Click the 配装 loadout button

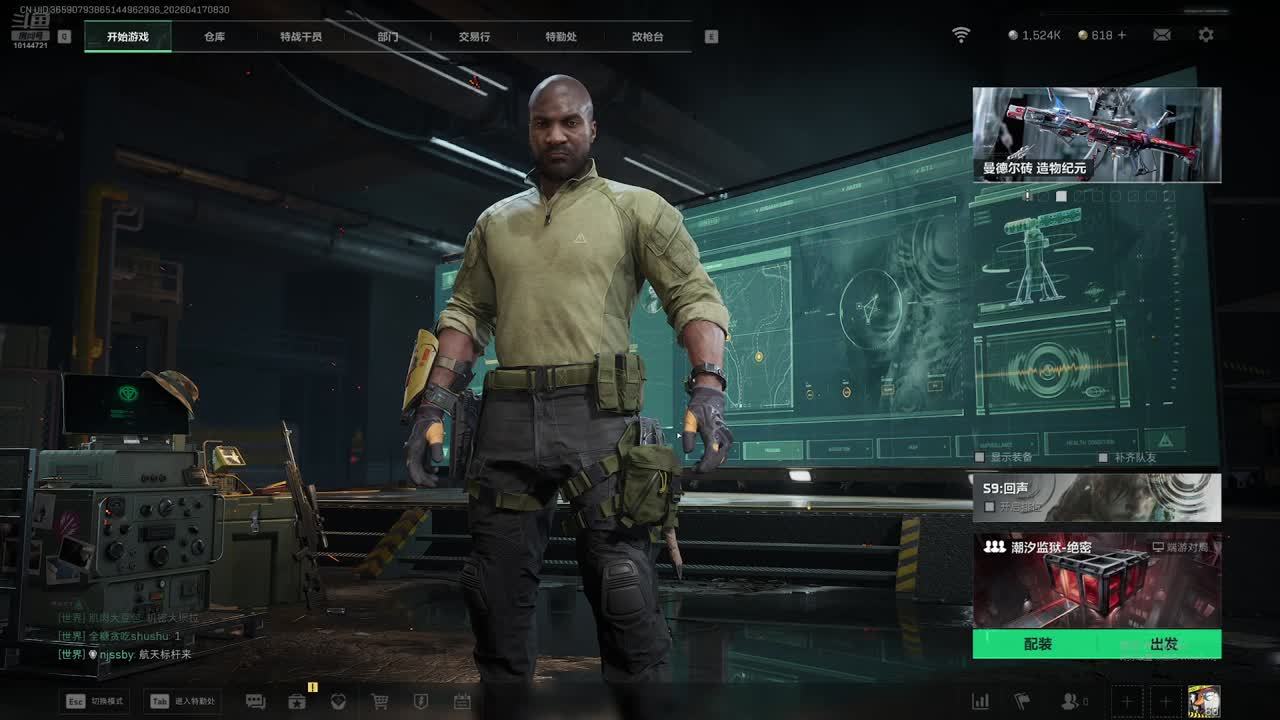[x=1038, y=645]
